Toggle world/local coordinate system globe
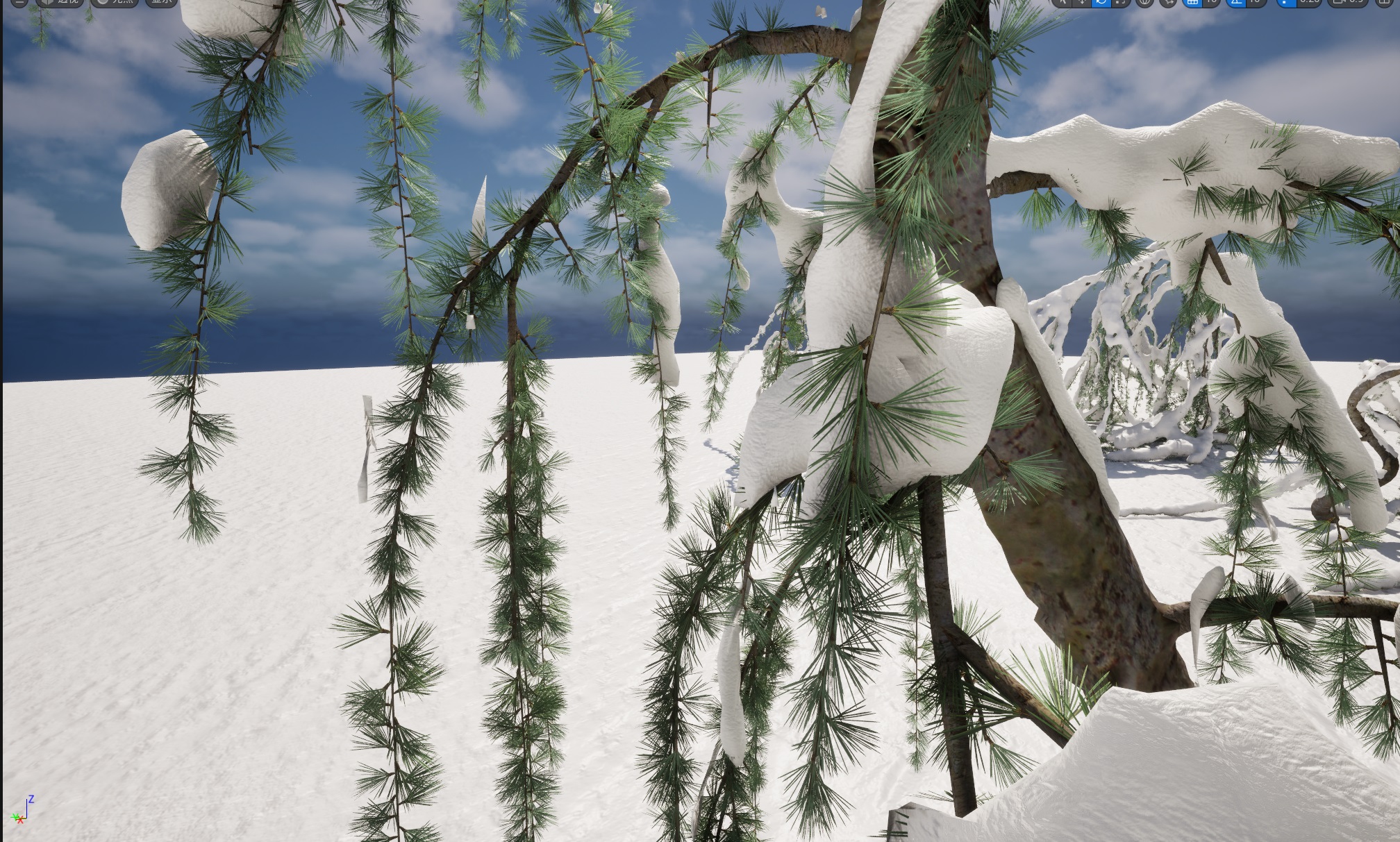The width and height of the screenshot is (1400, 842). pos(1146,3)
